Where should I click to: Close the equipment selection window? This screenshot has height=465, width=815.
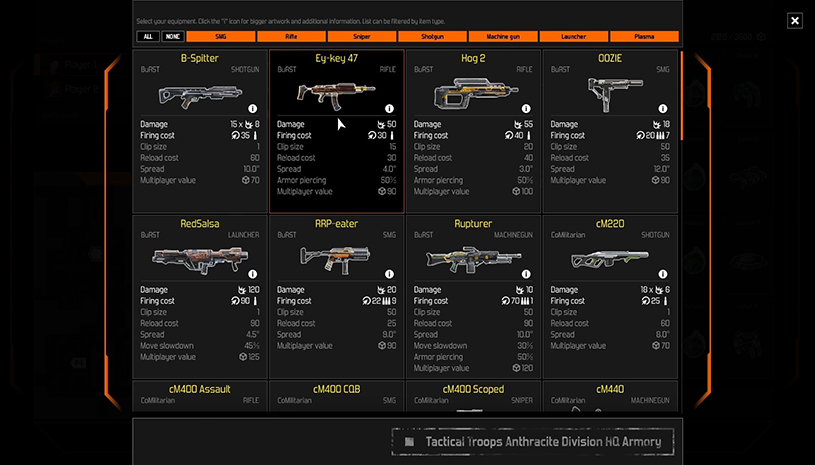pos(794,20)
